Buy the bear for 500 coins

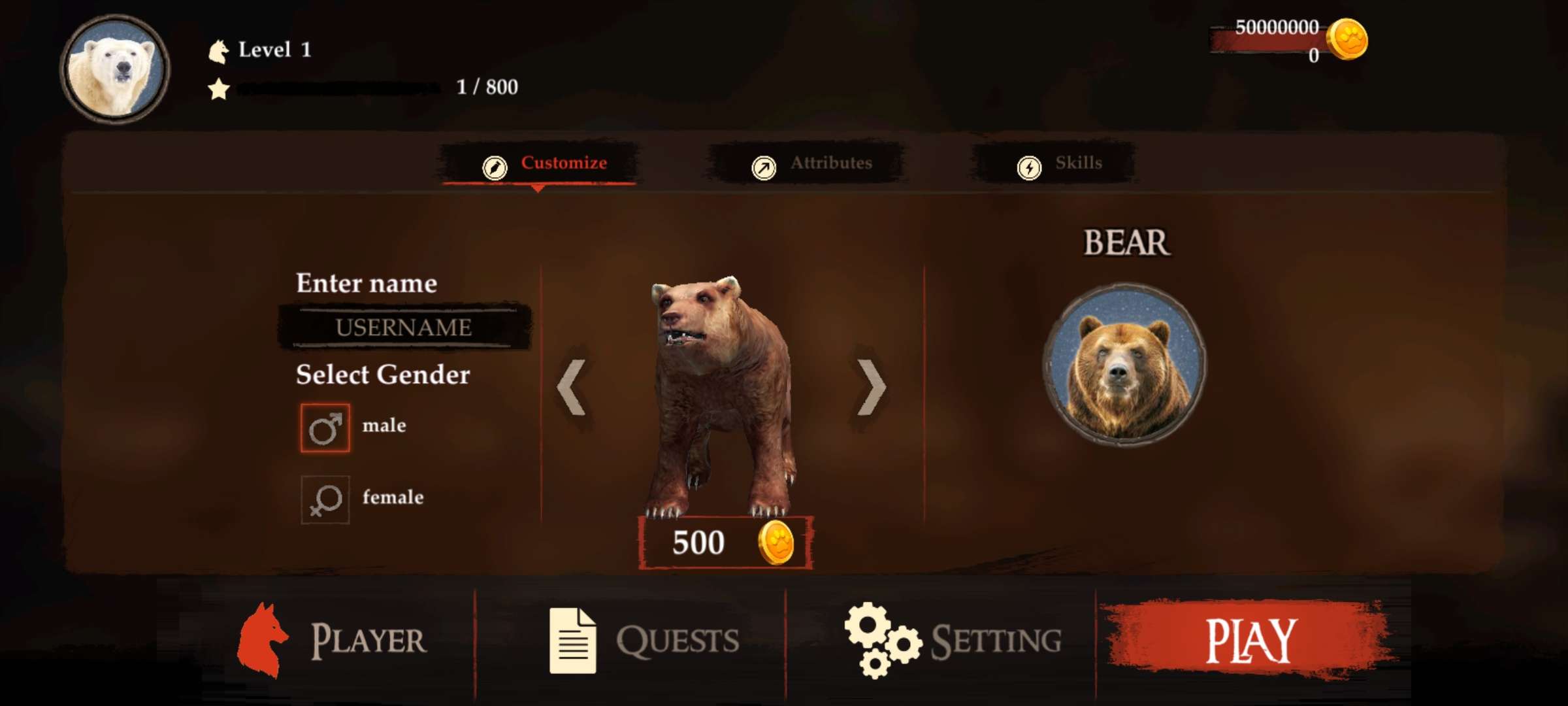click(725, 543)
